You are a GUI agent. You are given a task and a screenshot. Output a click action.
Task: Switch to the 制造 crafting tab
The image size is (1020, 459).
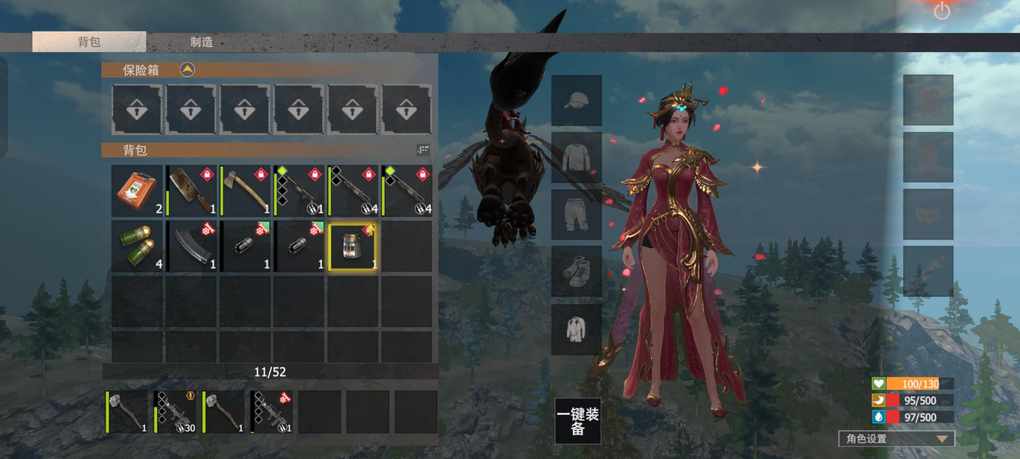pyautogui.click(x=201, y=42)
